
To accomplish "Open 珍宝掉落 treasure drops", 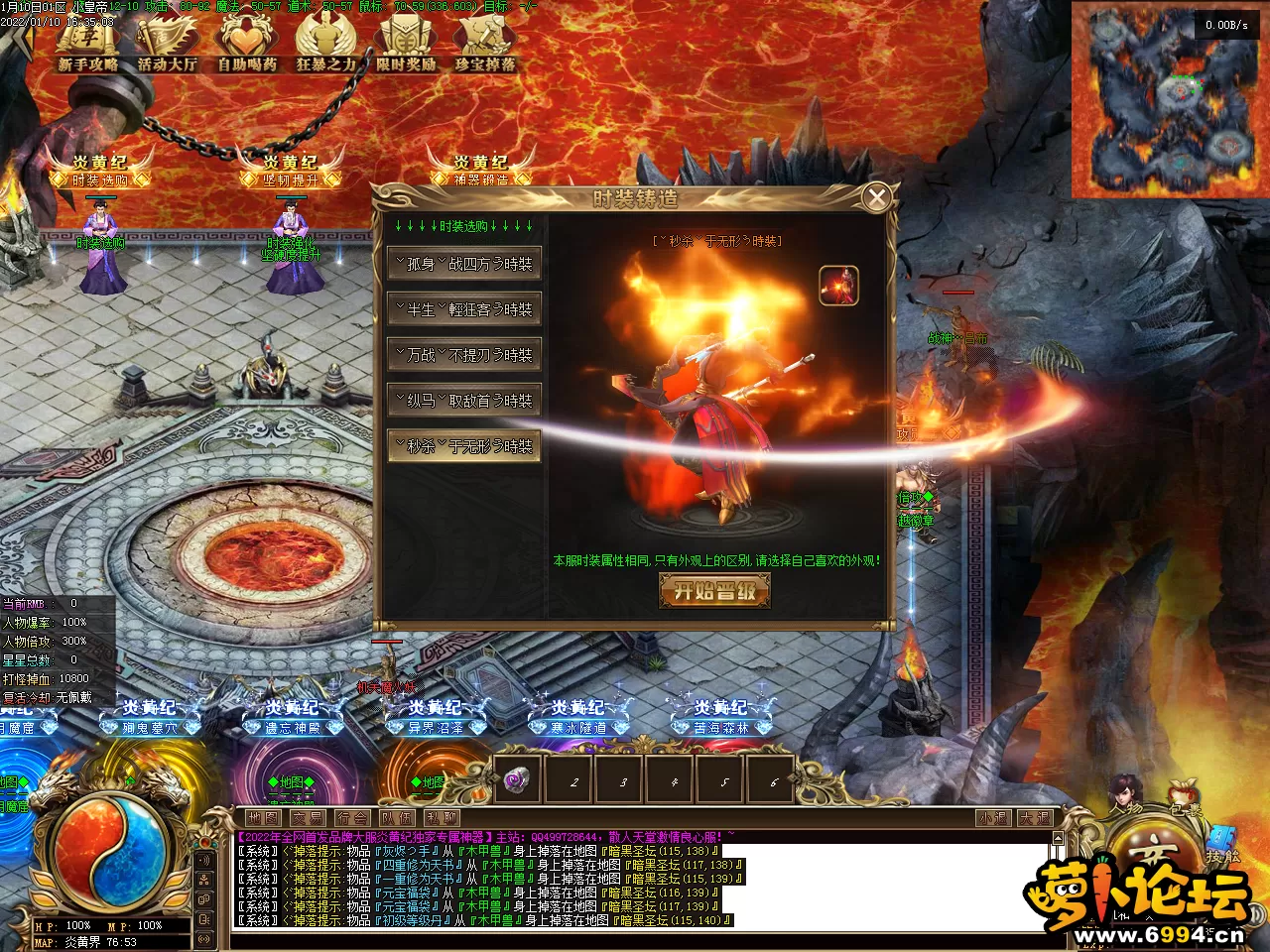I will [x=485, y=46].
